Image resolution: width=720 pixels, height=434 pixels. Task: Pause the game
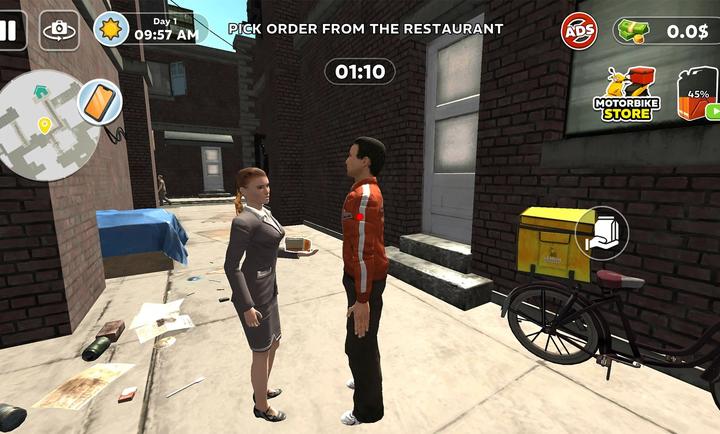click(x=10, y=30)
